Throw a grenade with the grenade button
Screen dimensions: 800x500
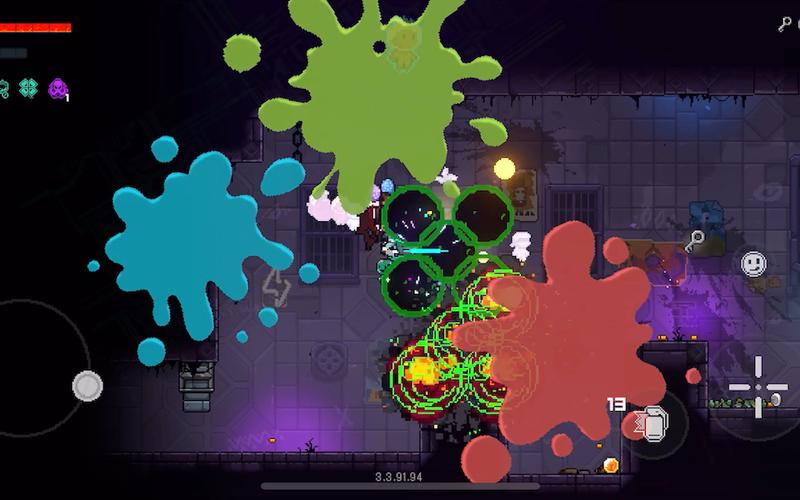click(x=652, y=426)
